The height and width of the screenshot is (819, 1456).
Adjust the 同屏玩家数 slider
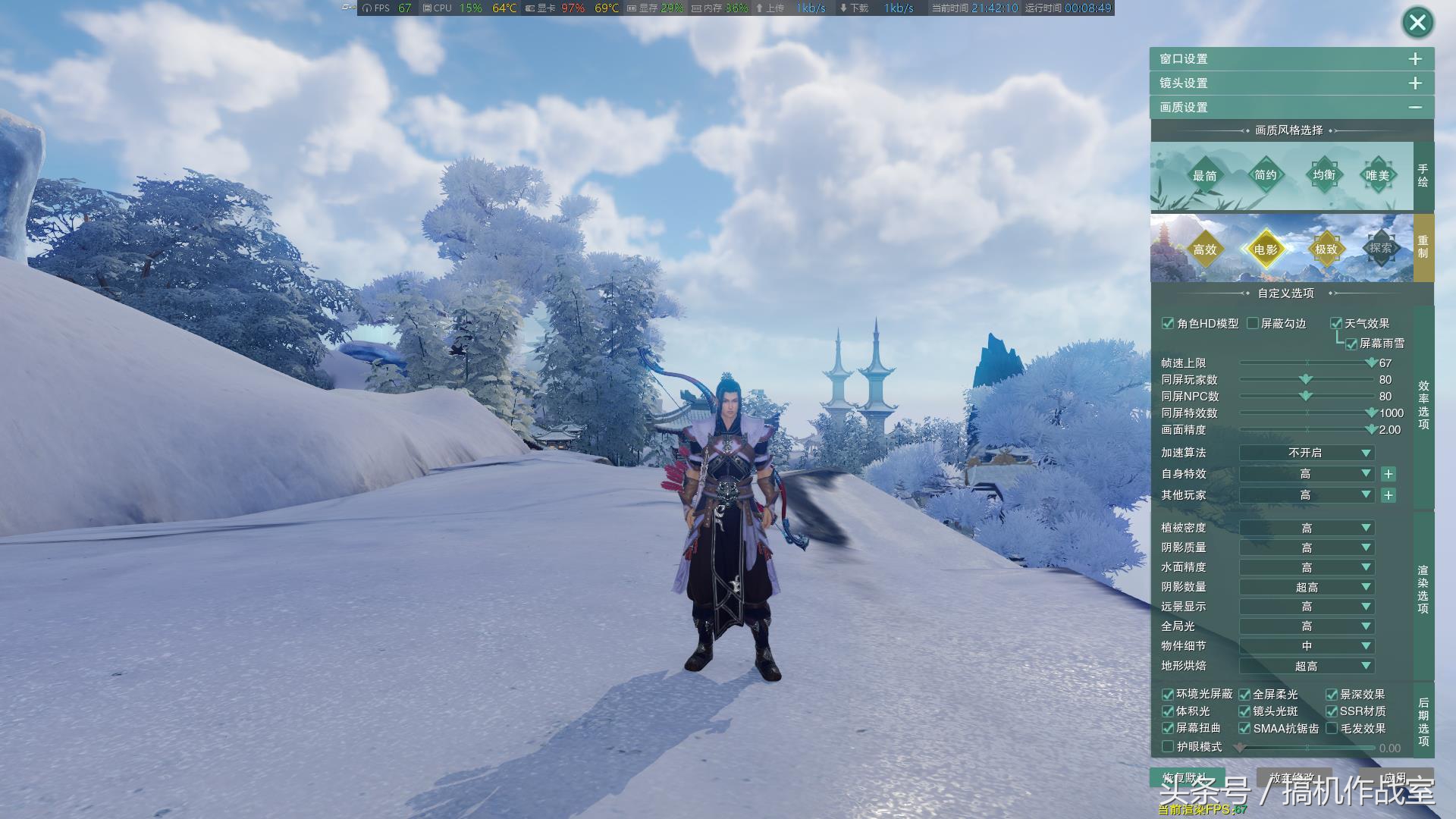(x=1305, y=379)
